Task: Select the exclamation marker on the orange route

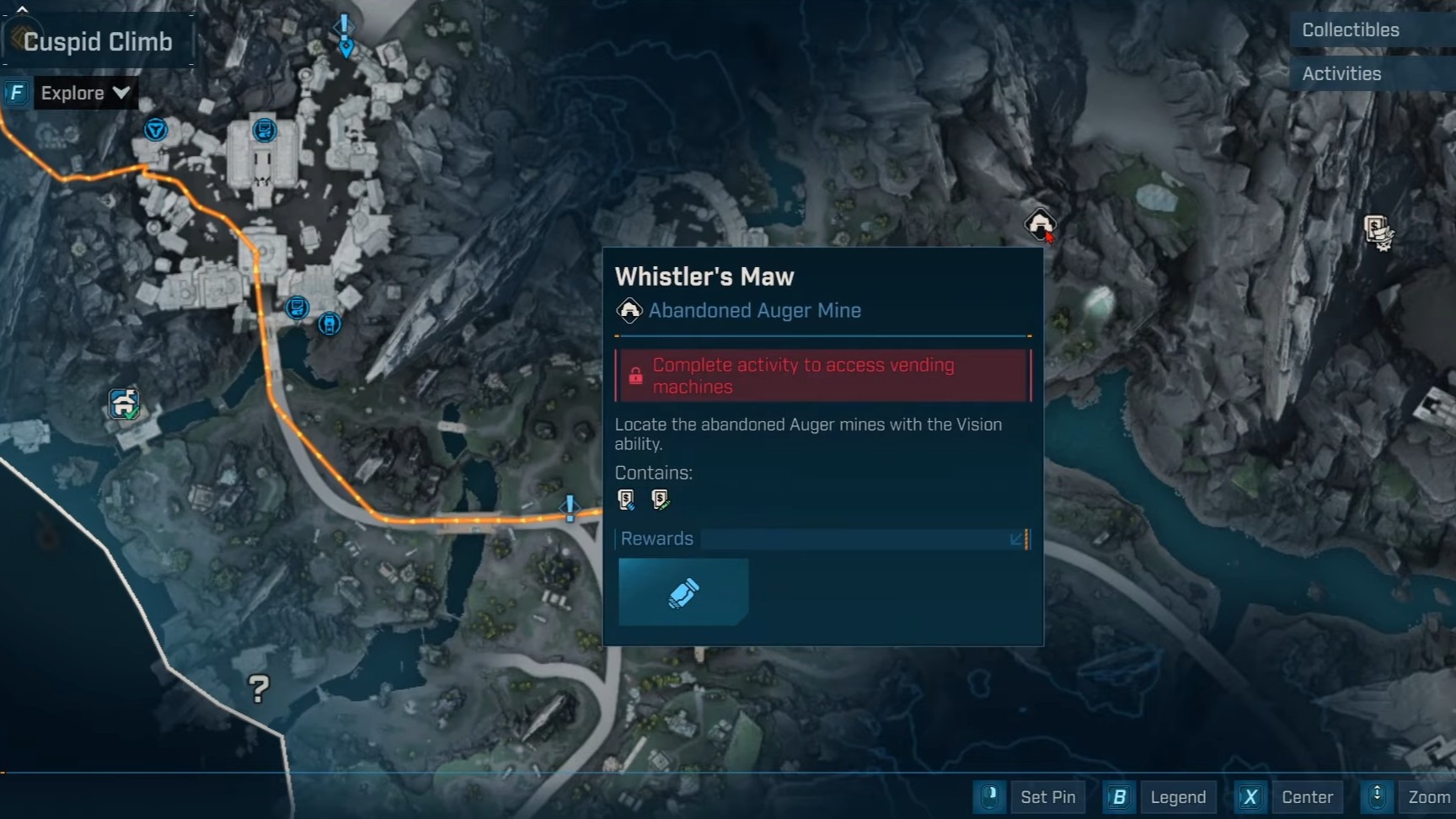Action: [570, 507]
